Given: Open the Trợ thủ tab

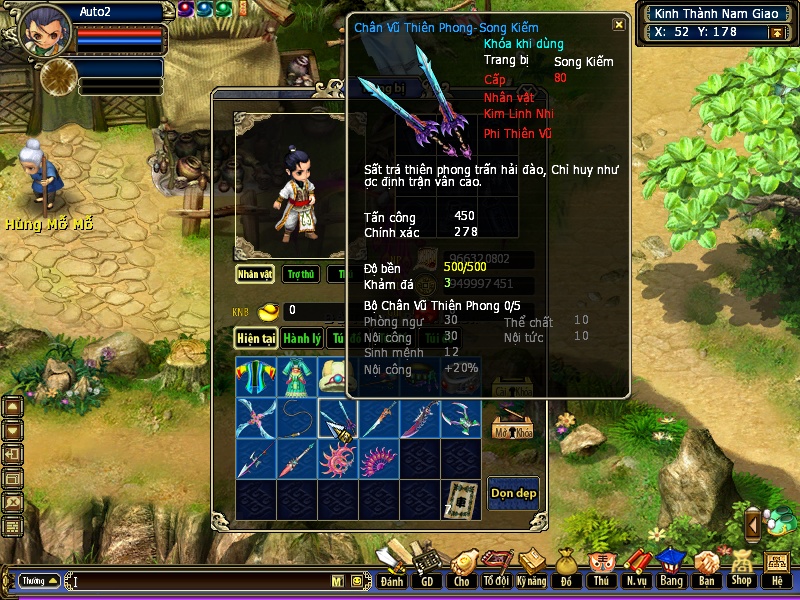Looking at the screenshot, I should tap(300, 274).
